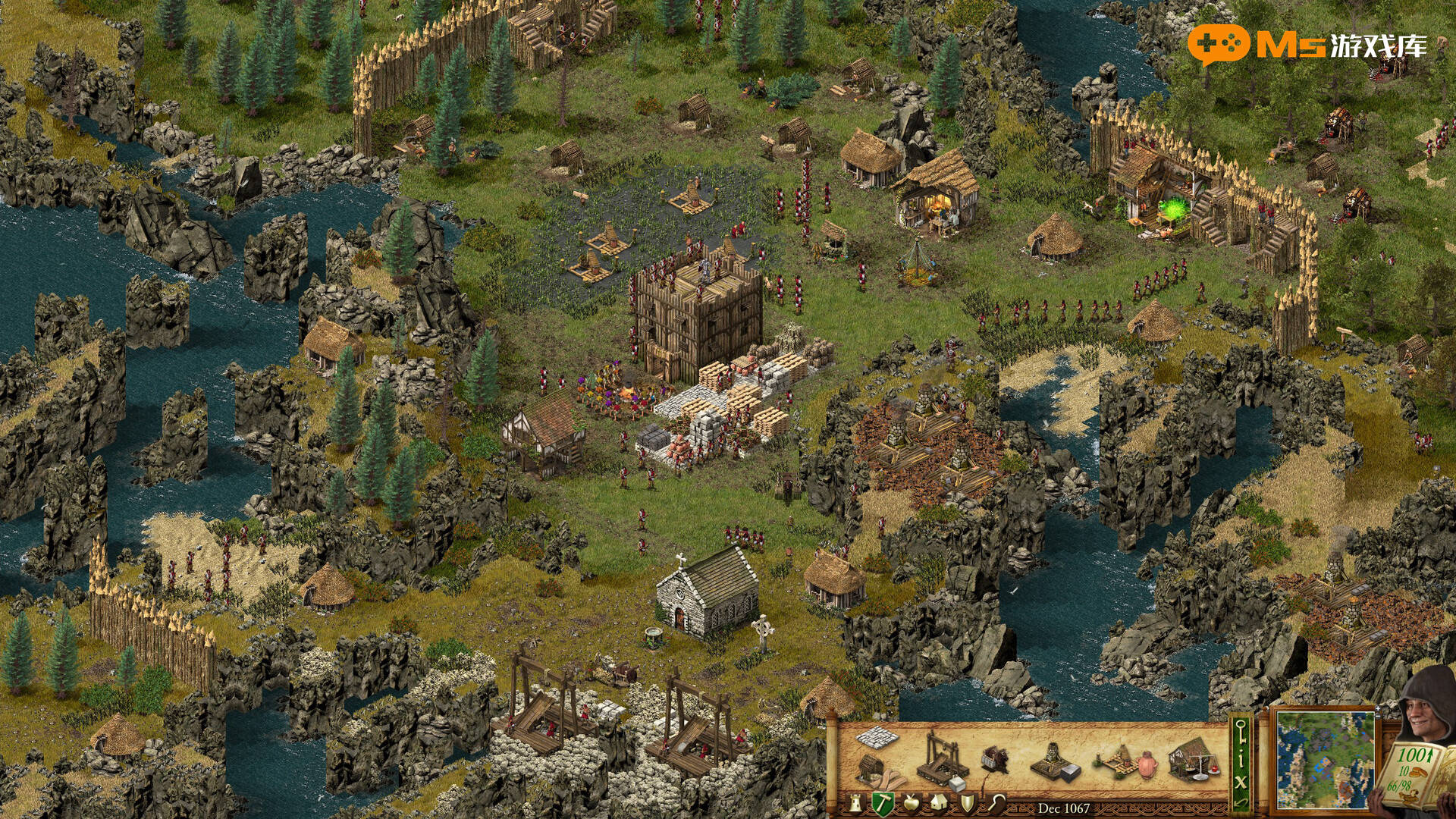The image size is (1456, 819).
Task: Open the castle buildings tab
Action: point(855,804)
